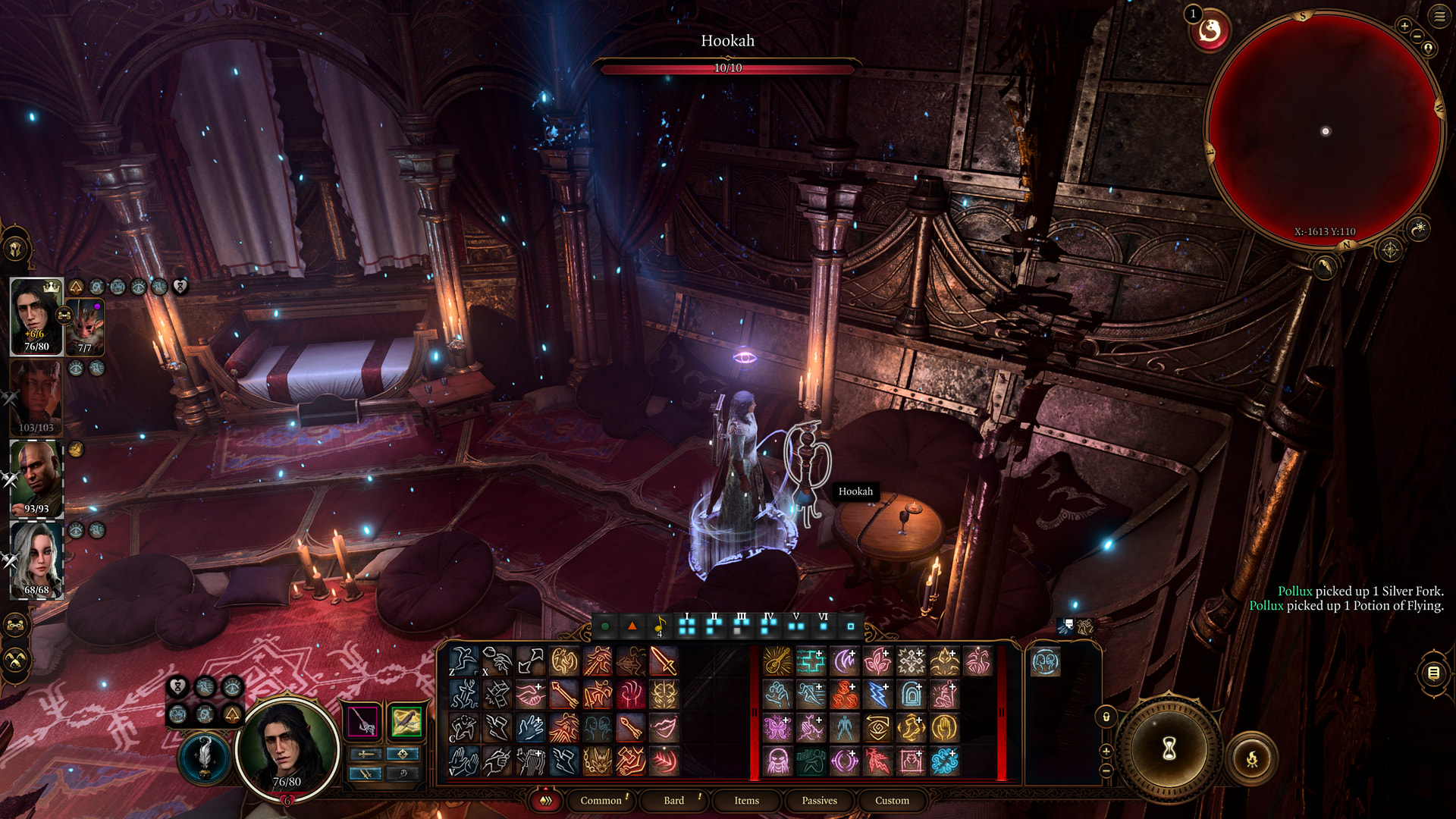Switch to the Common hotbar tab

tap(601, 801)
